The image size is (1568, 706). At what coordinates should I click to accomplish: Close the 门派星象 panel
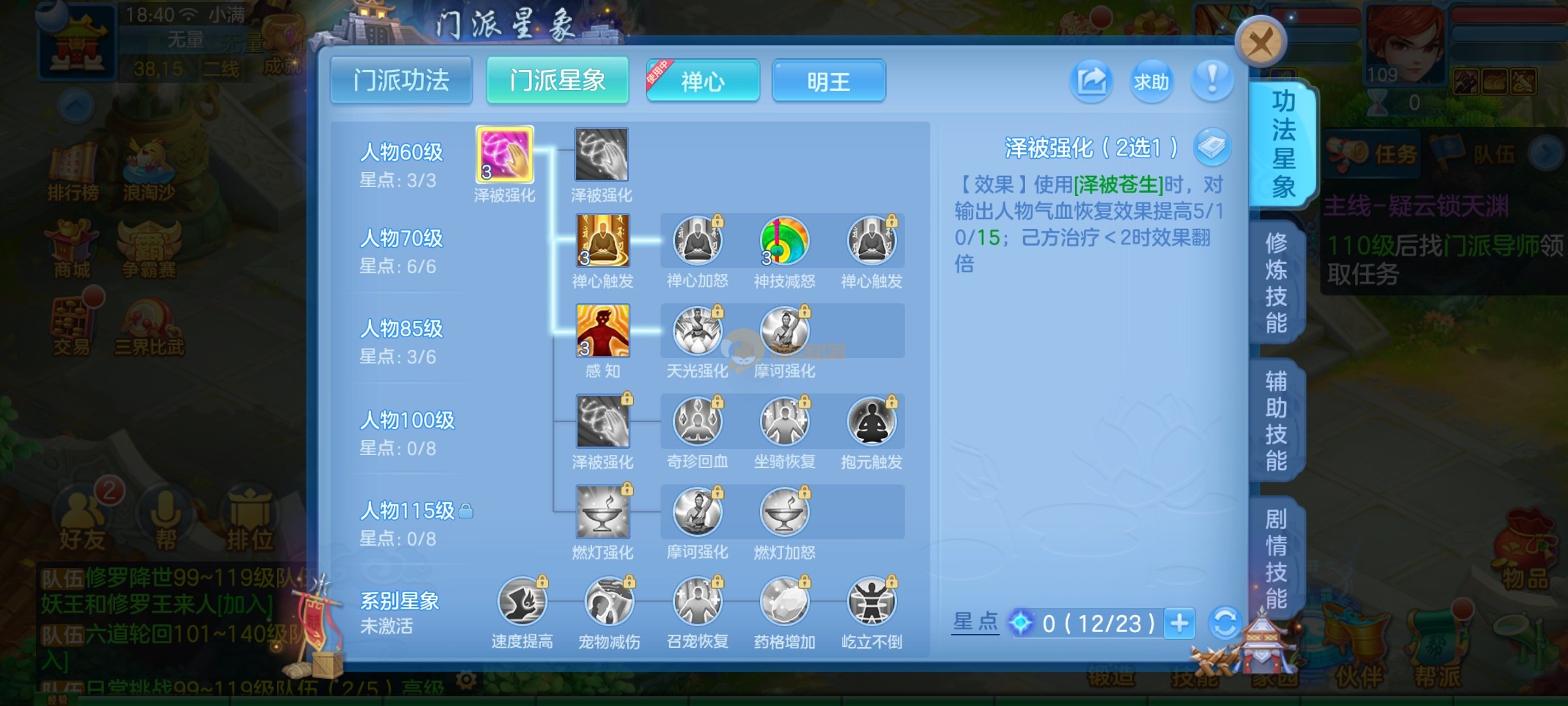coord(1260,42)
